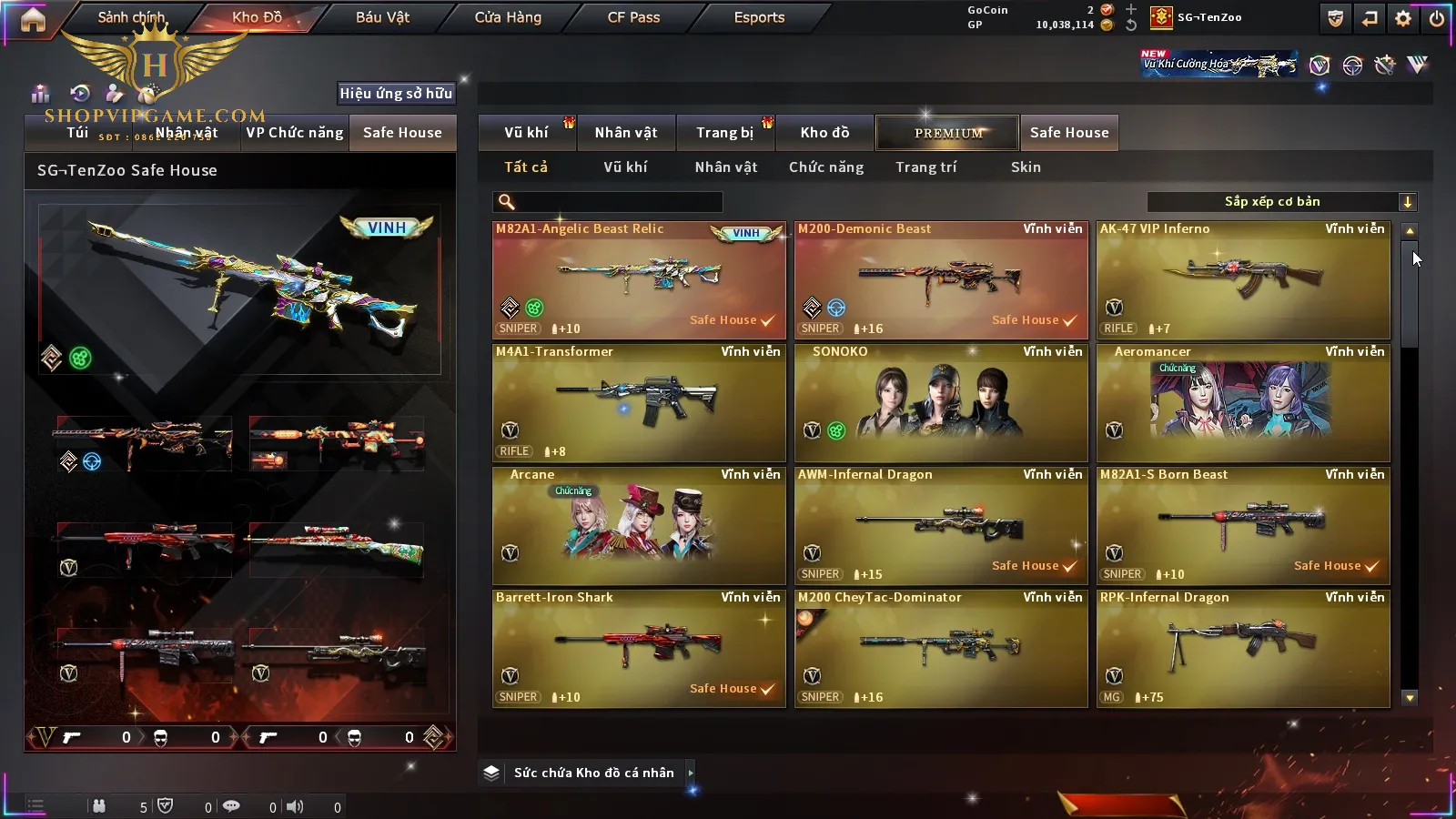Choose the Skin filter category
The width and height of the screenshot is (1456, 819).
coord(1026,167)
